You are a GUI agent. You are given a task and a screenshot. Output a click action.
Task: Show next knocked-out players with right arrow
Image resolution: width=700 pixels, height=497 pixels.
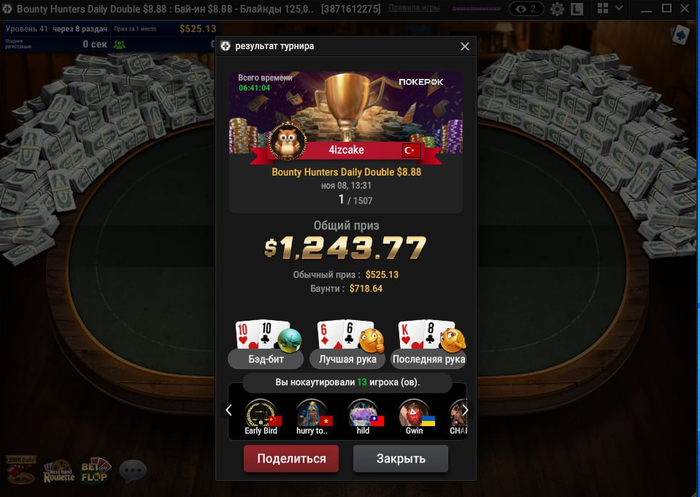click(465, 410)
